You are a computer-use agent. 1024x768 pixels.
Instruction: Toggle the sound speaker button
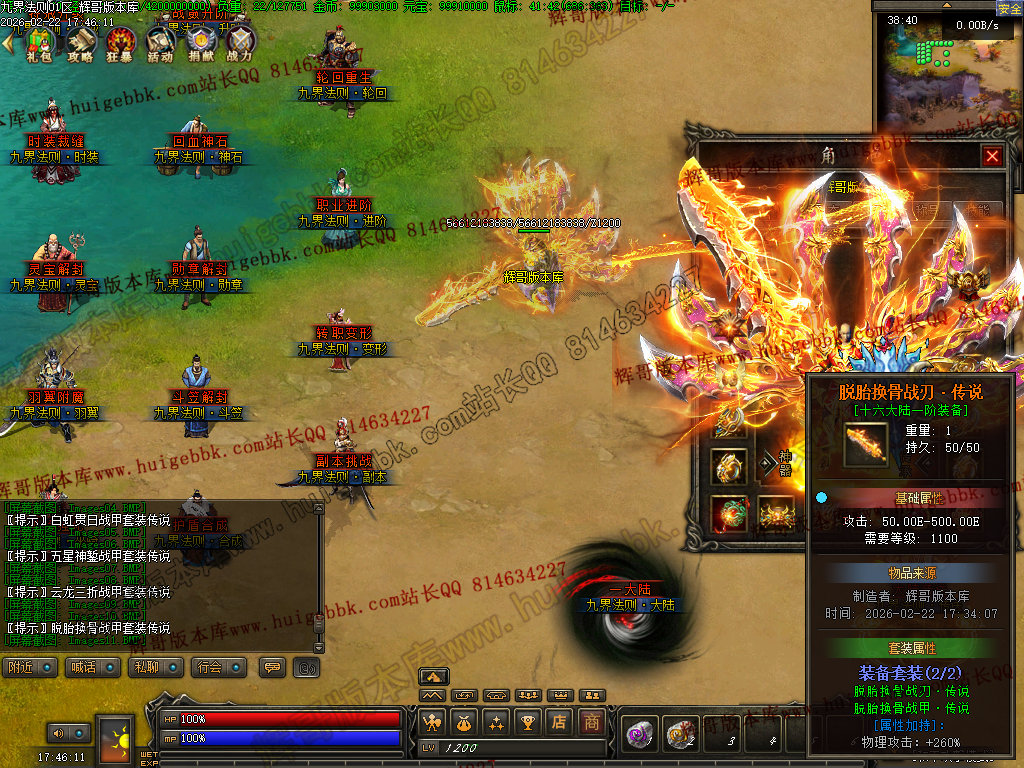[x=58, y=734]
